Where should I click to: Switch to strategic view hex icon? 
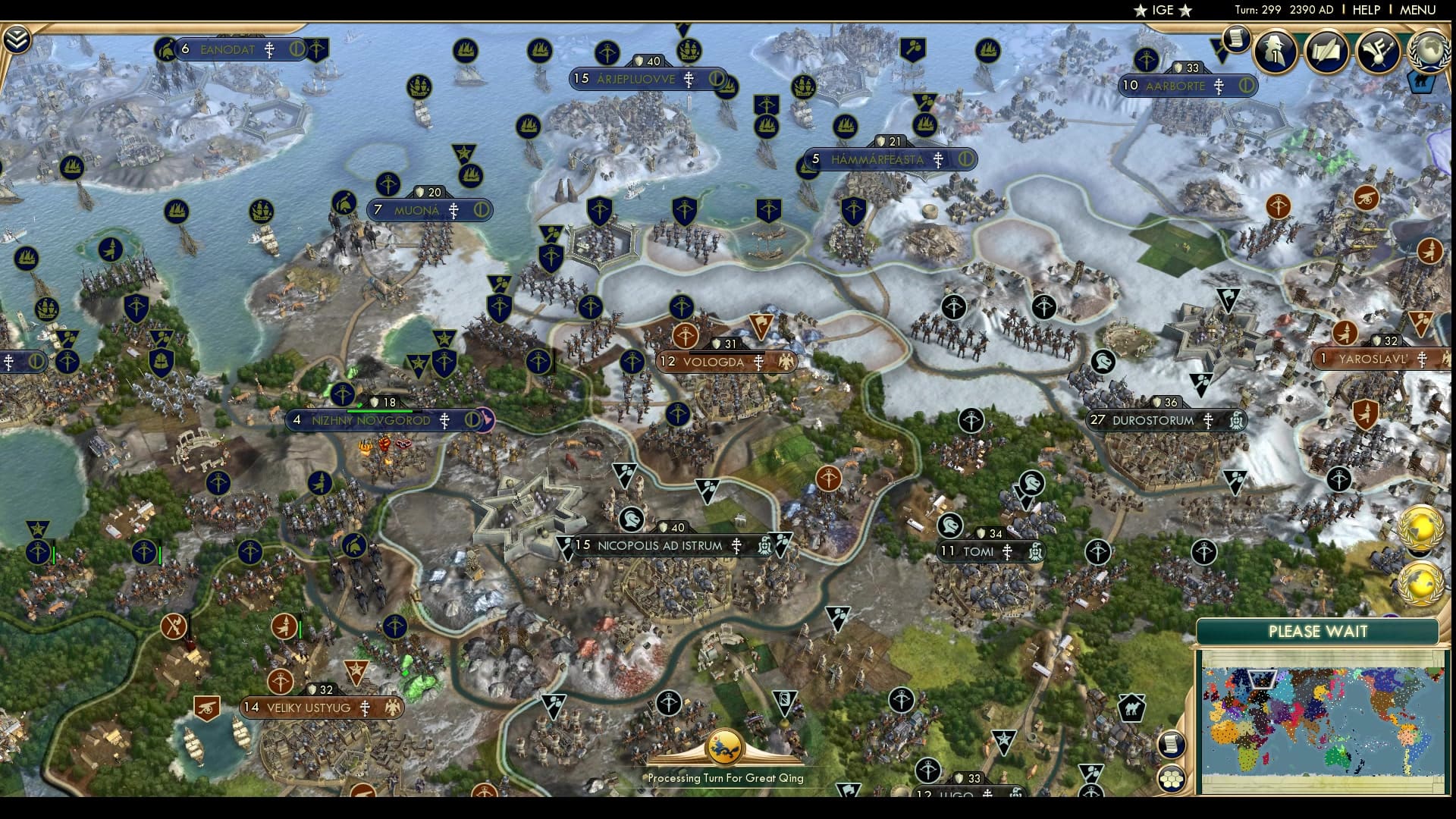[1172, 777]
